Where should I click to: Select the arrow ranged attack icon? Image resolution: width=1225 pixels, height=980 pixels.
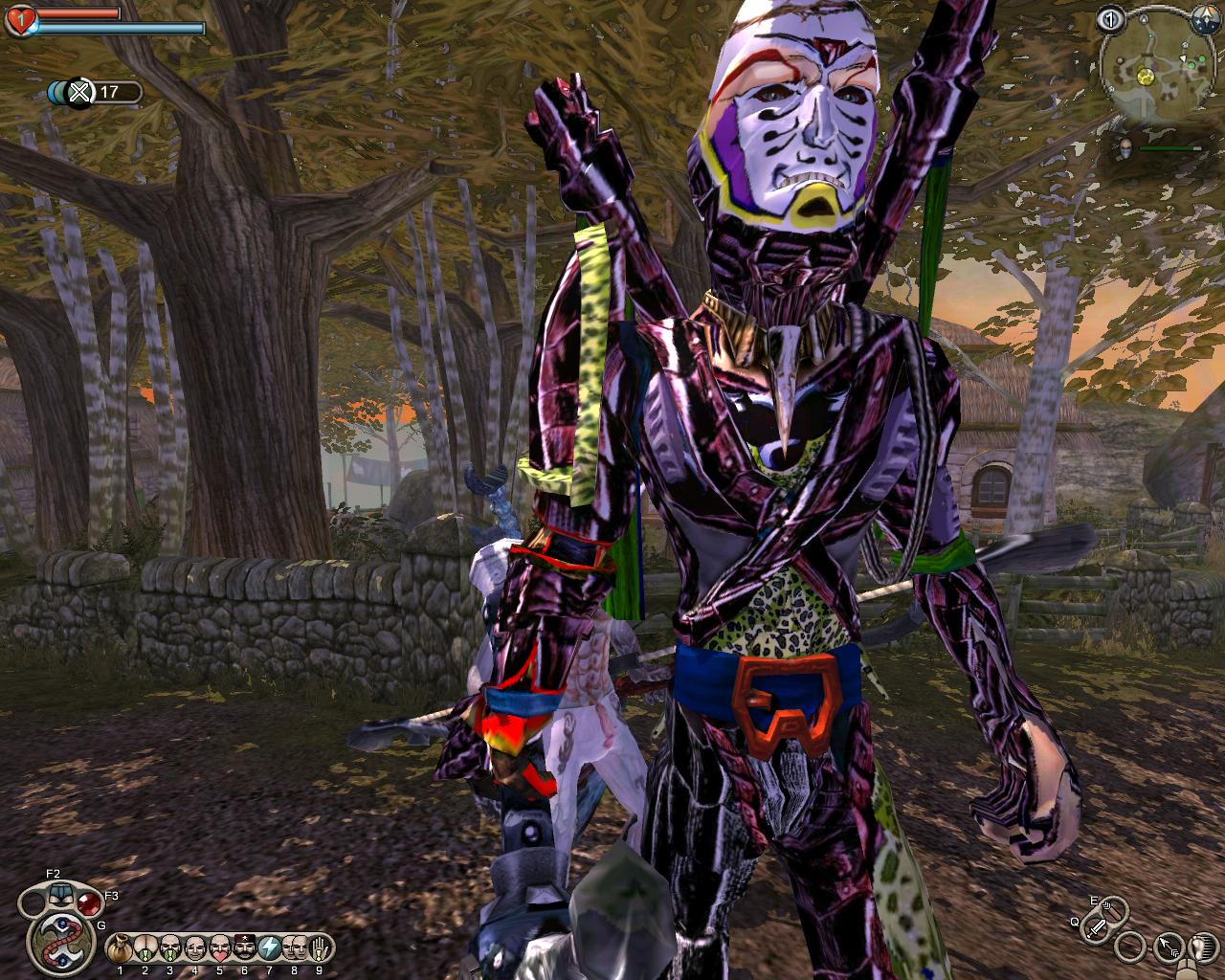click(1168, 947)
